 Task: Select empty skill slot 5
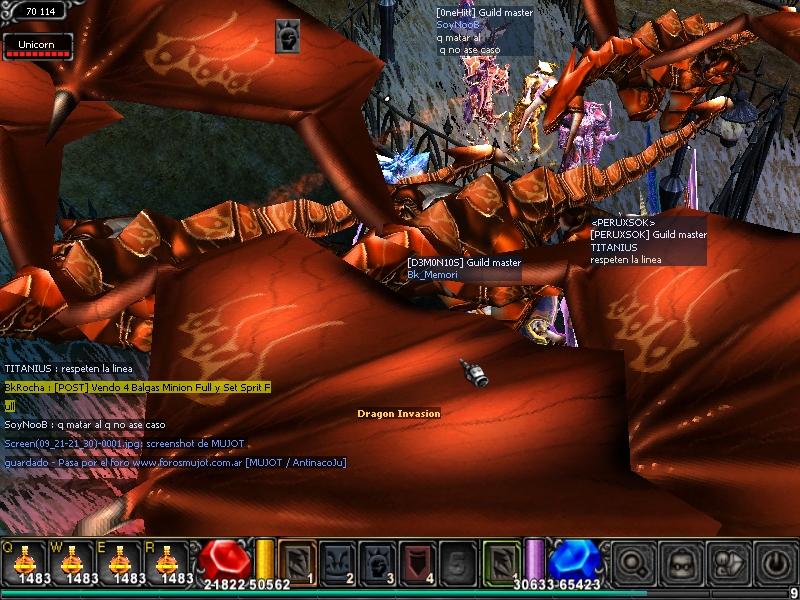click(459, 560)
